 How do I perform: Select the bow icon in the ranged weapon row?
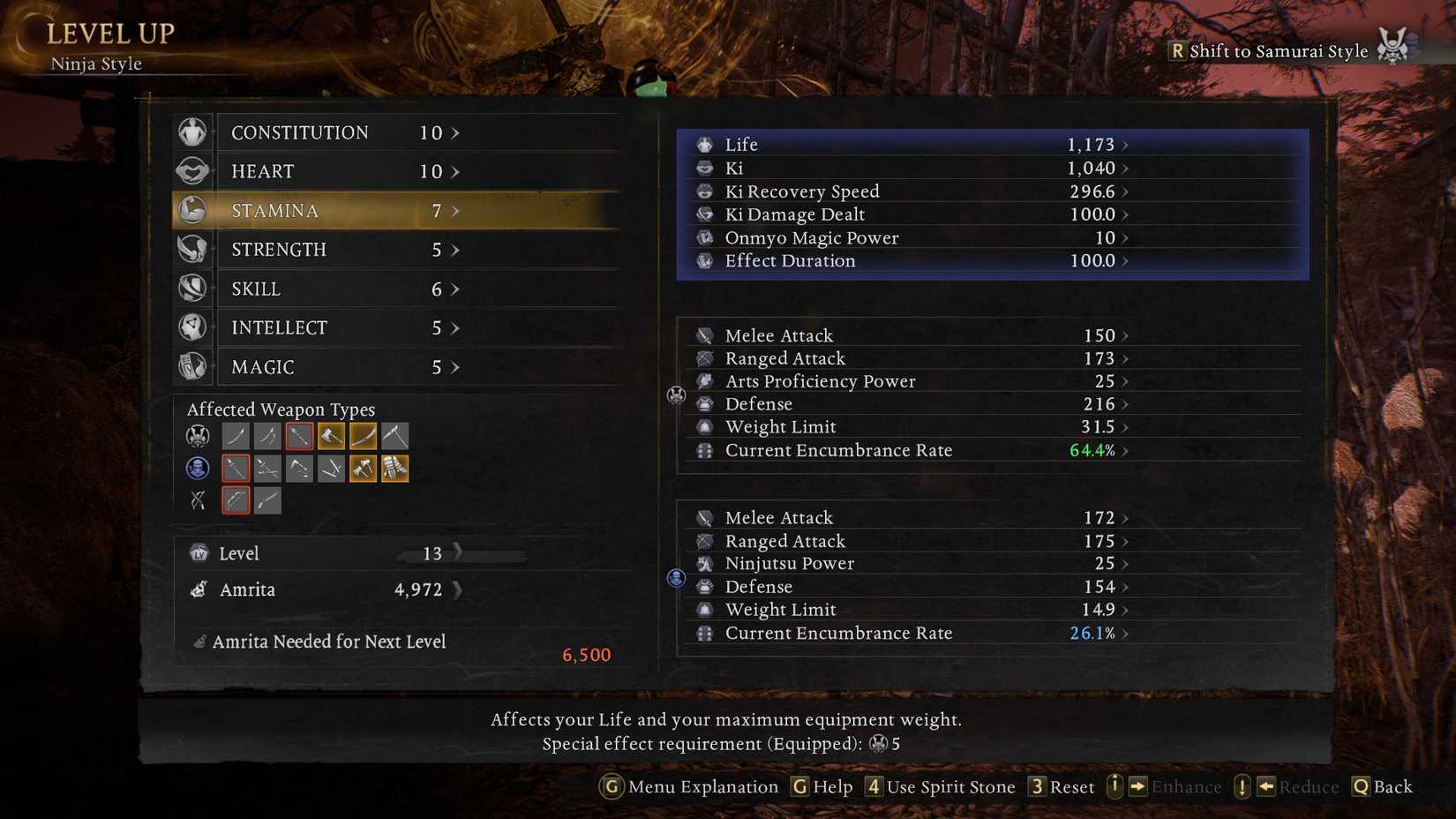click(236, 500)
